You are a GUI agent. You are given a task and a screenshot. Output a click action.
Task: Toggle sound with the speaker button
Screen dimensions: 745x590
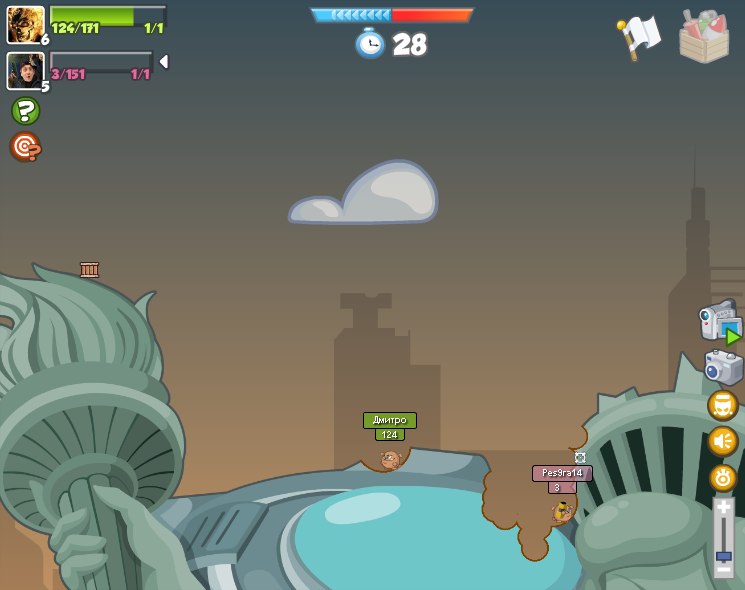(722, 441)
